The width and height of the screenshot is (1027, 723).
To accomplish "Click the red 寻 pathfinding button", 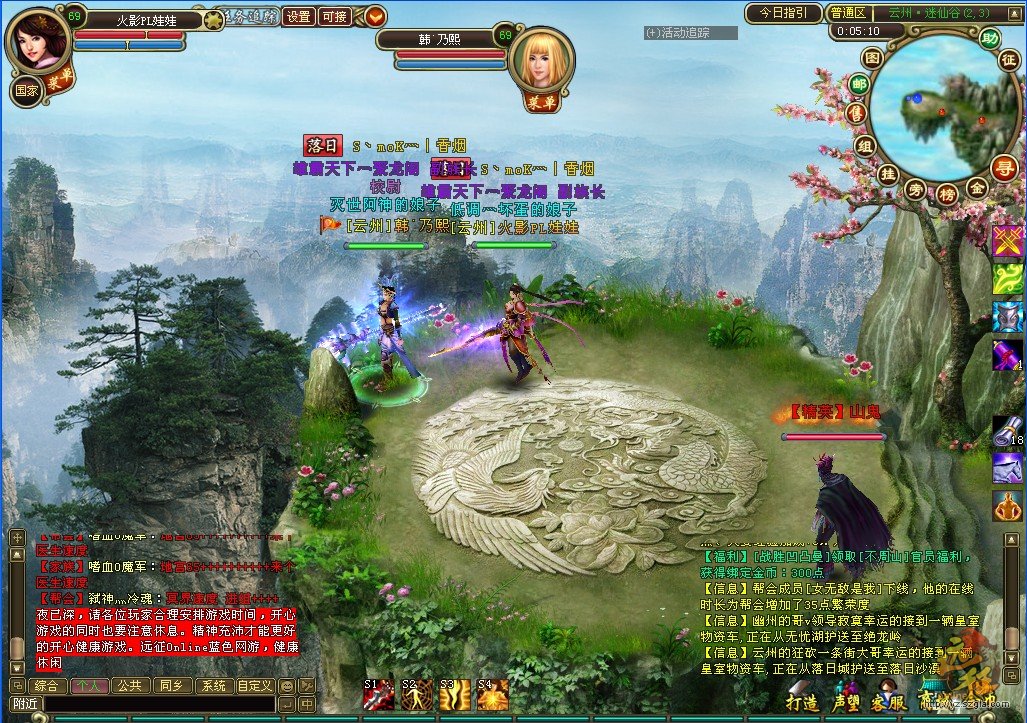I will click(x=1004, y=168).
